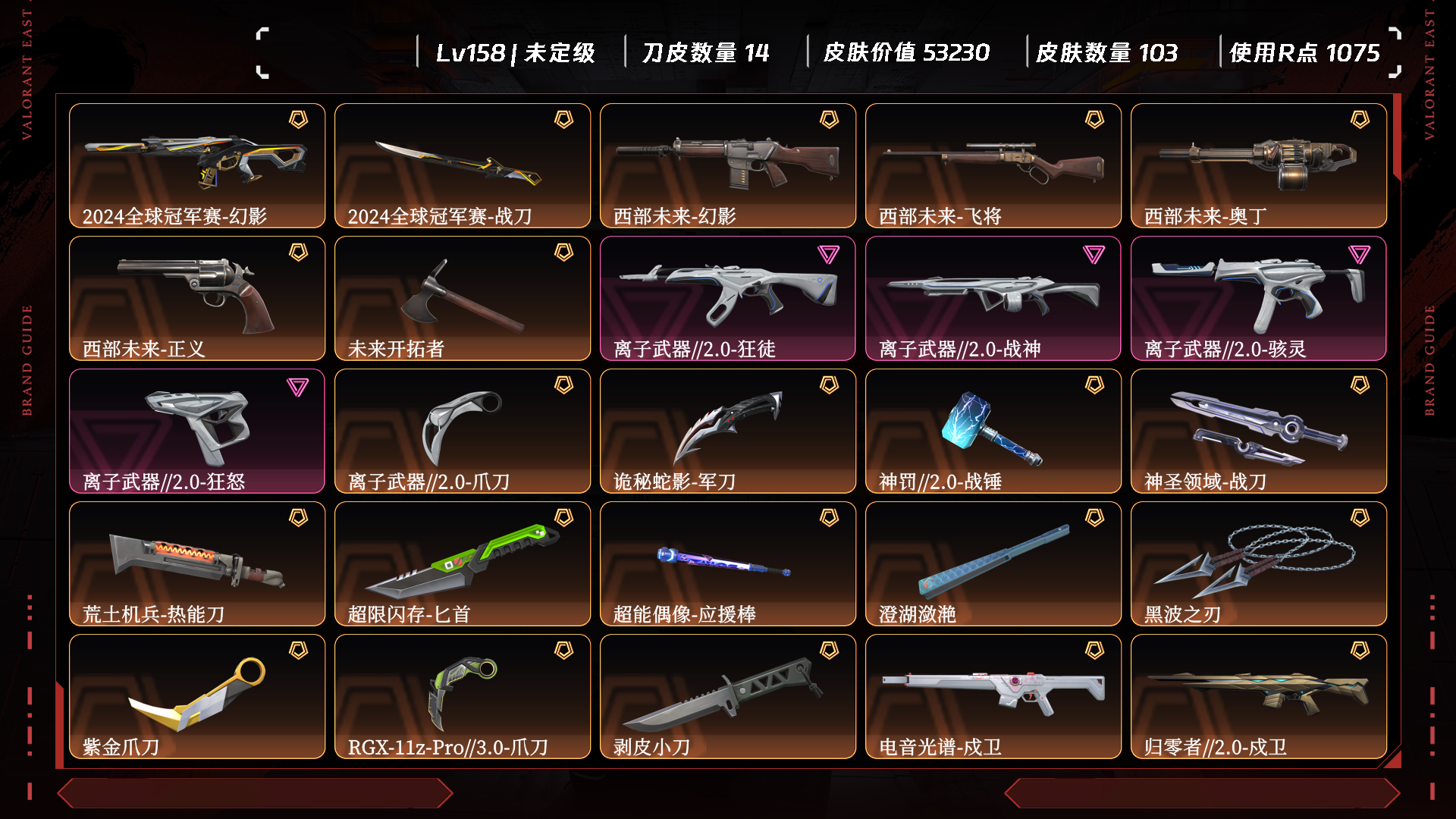
Task: Pick the 离子武器//2.0-骇灵 skin tile
Action: point(1259,298)
